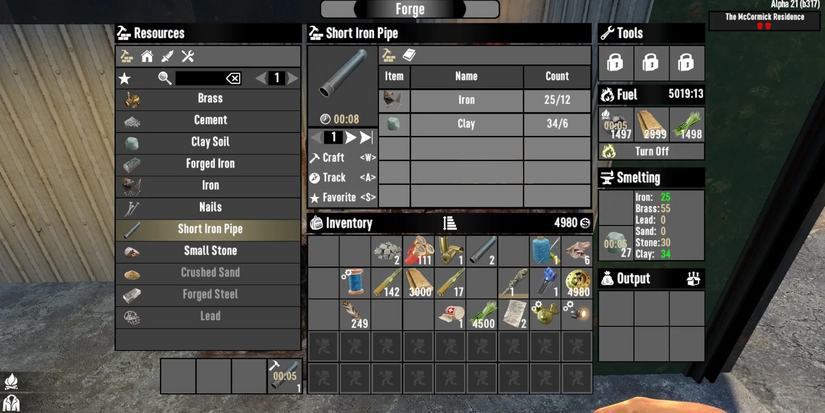Select the Nails recipe row
Viewport: 825px width, 413px height.
point(209,207)
